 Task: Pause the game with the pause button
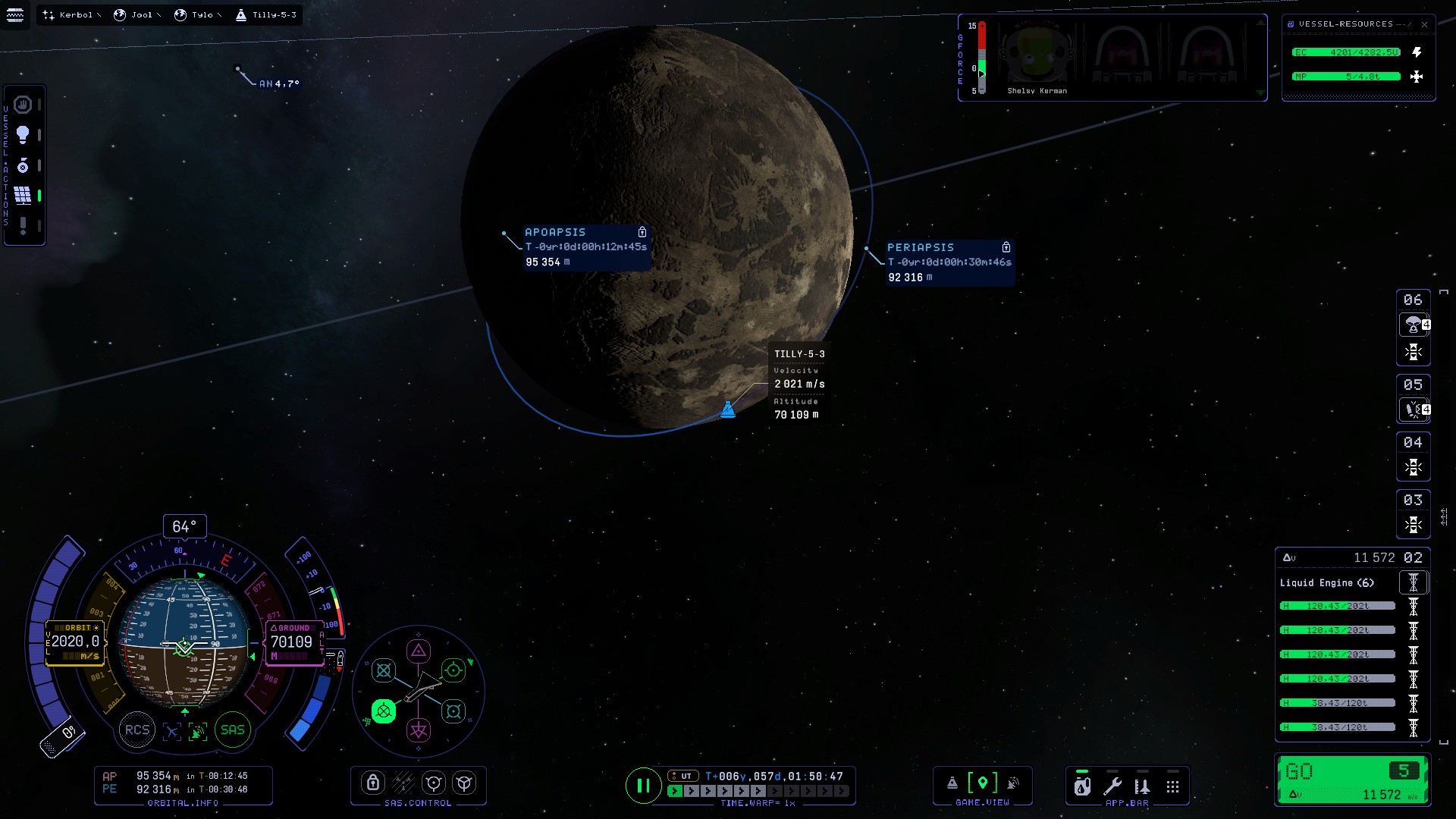pos(642,786)
